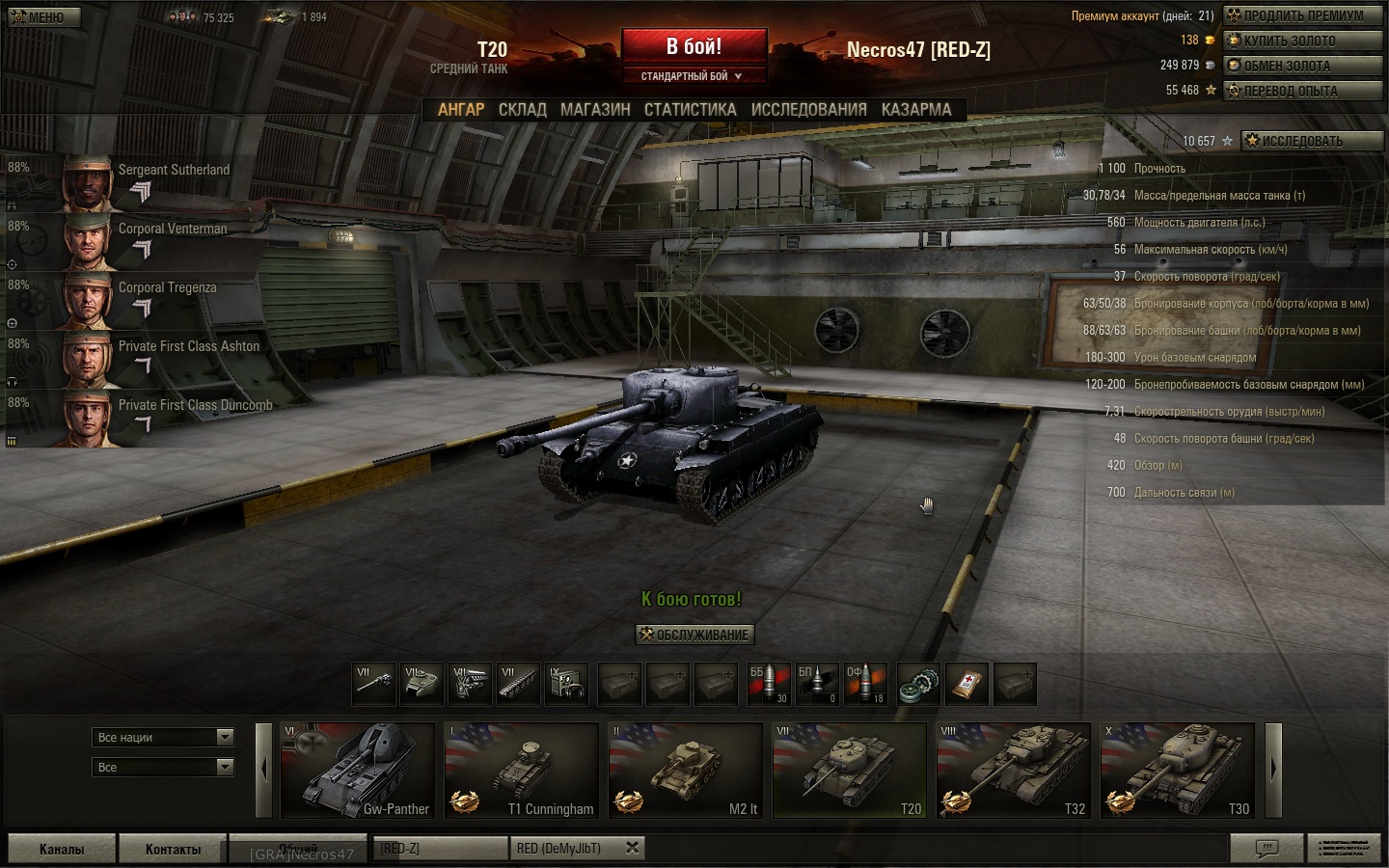Viewport: 1389px width, 868px height.
Task: Click the ПРОДЛИТЬ ПРЕМИУМ button
Action: (1302, 15)
